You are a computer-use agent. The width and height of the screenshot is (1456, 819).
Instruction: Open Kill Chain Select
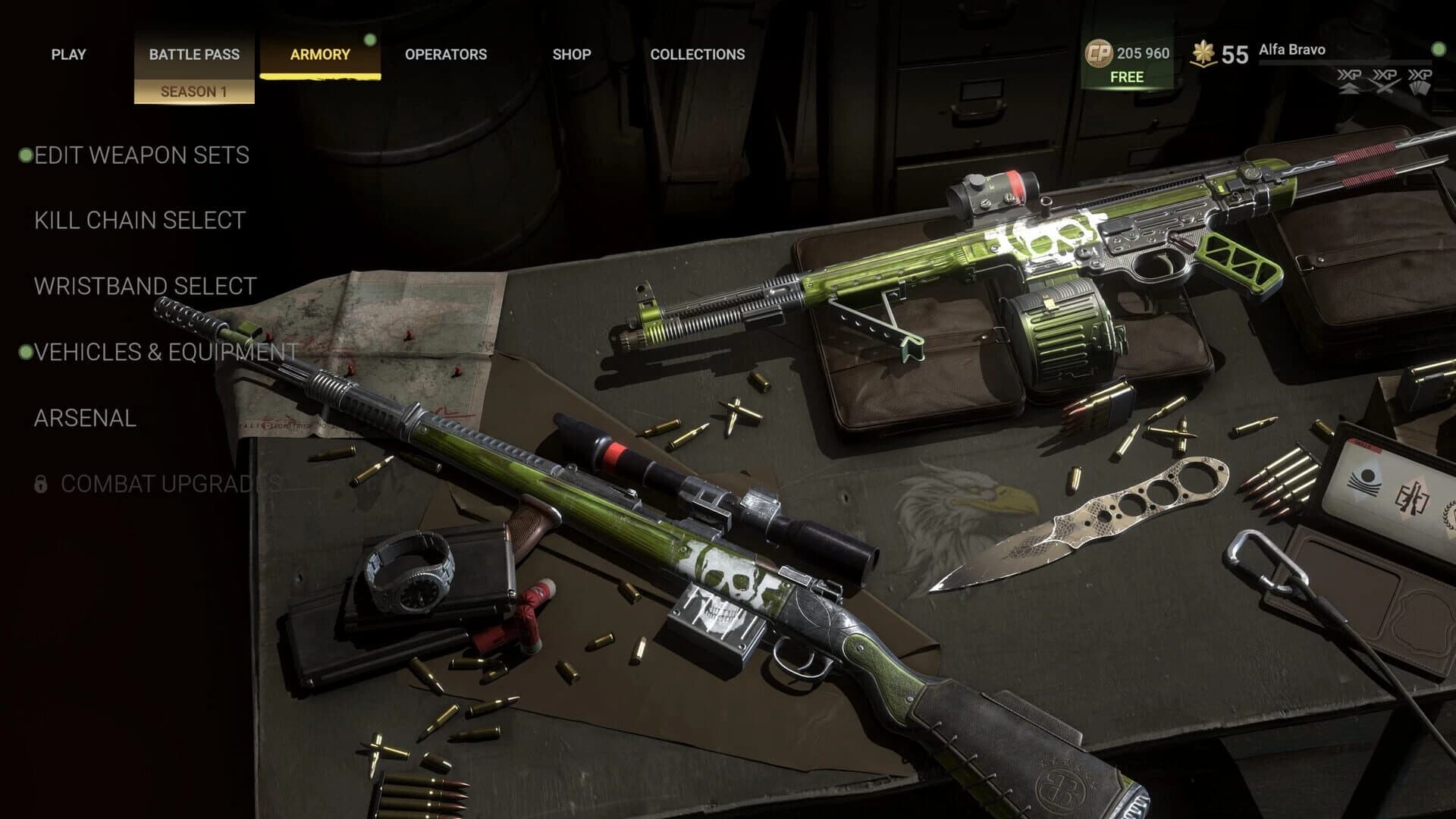[x=139, y=220]
